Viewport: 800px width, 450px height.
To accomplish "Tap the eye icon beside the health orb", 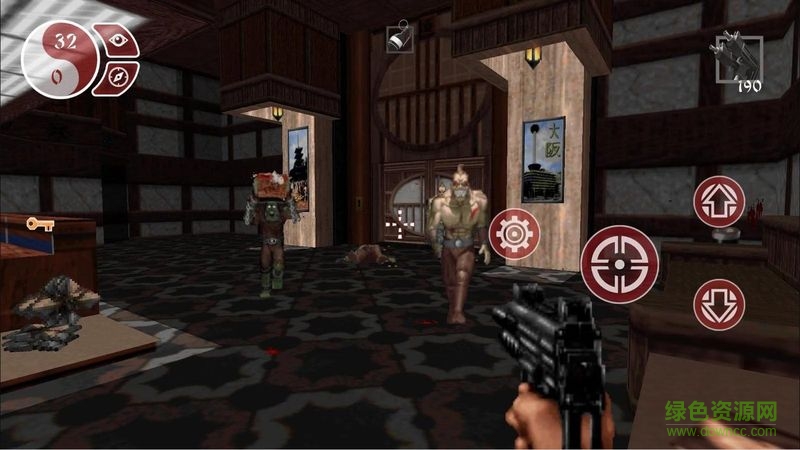I will click(x=121, y=41).
